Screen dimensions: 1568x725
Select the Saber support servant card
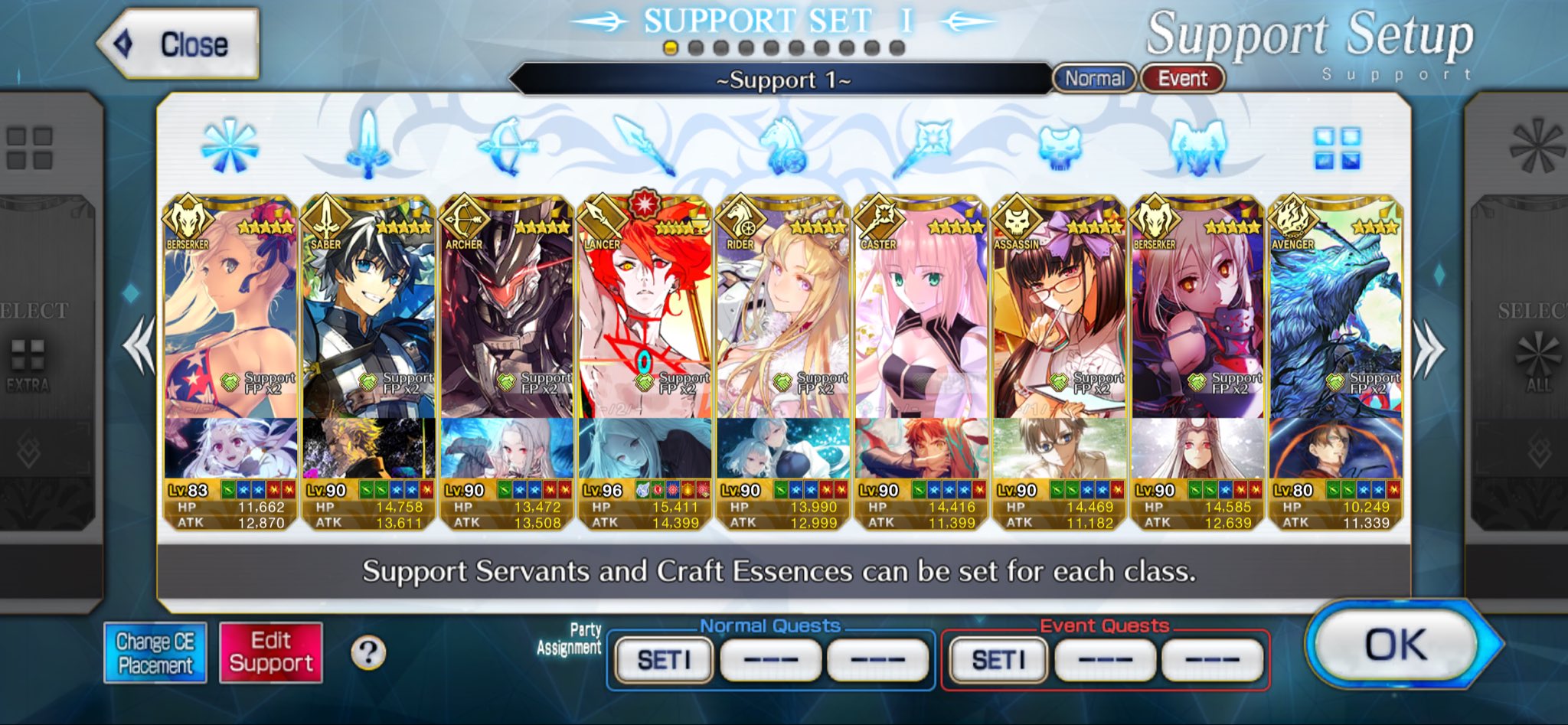pyautogui.click(x=369, y=322)
